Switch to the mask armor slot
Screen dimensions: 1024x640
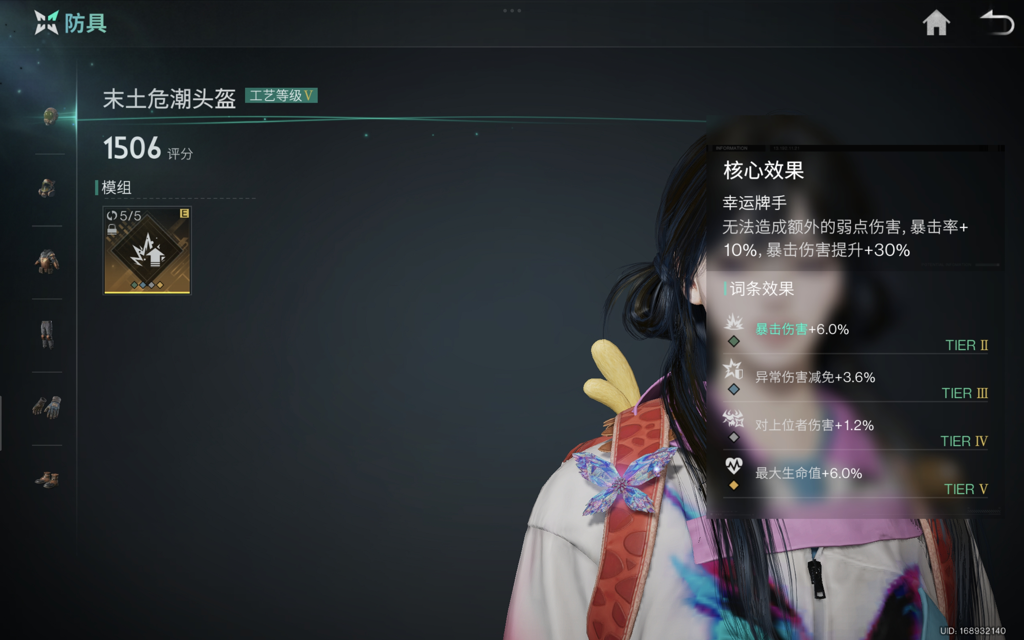pyautogui.click(x=47, y=187)
